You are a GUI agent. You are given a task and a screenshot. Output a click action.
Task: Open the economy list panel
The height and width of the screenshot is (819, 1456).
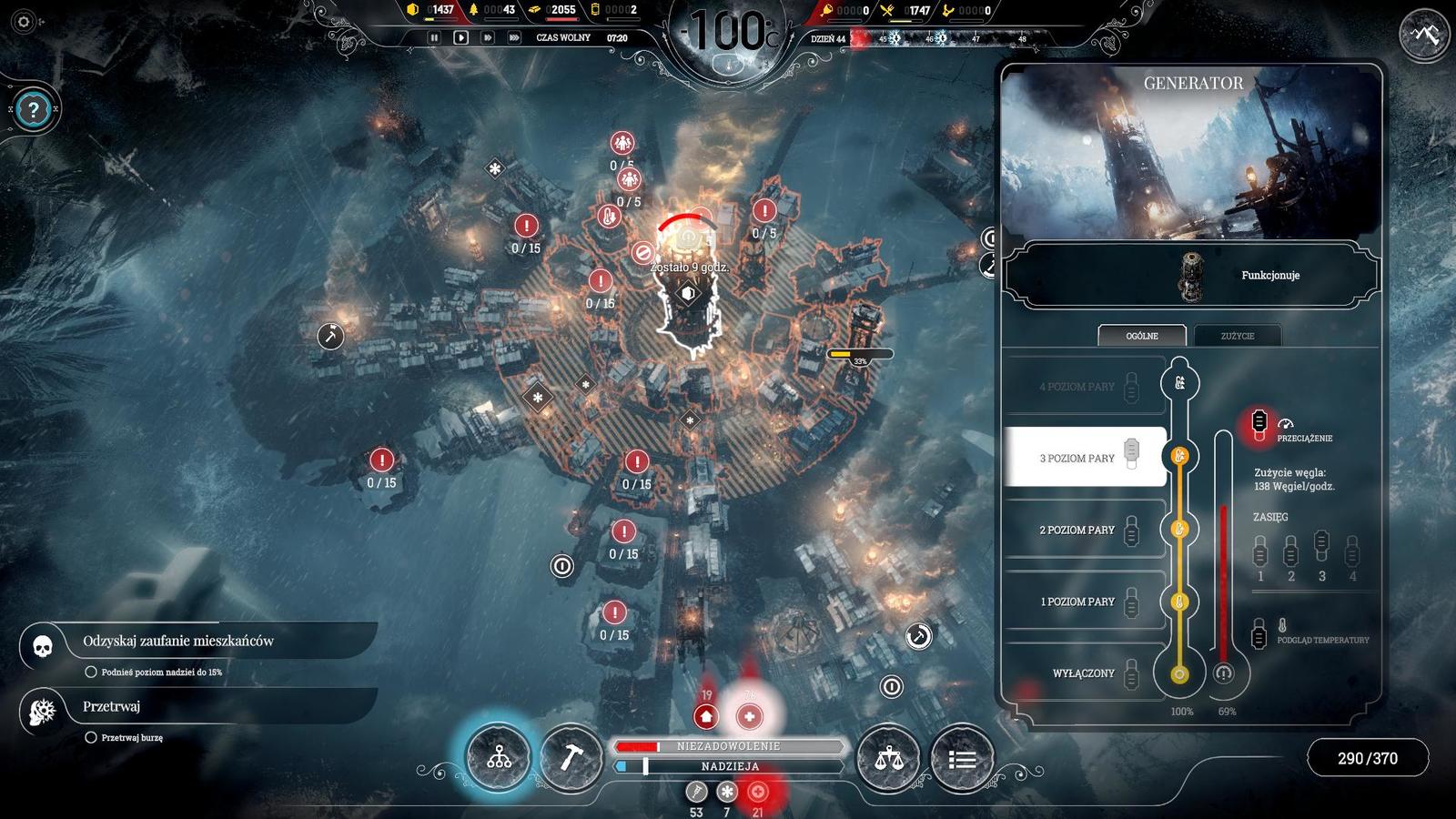click(962, 757)
